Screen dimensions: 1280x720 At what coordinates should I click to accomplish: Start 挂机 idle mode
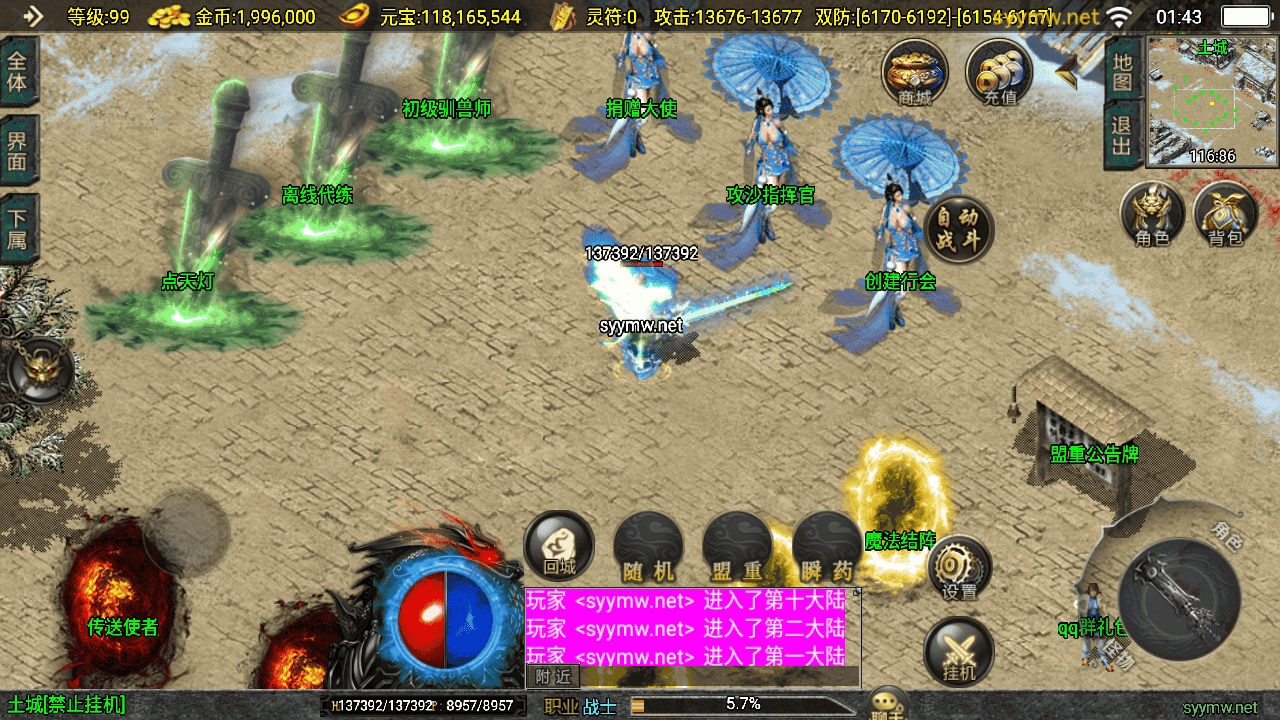(959, 651)
